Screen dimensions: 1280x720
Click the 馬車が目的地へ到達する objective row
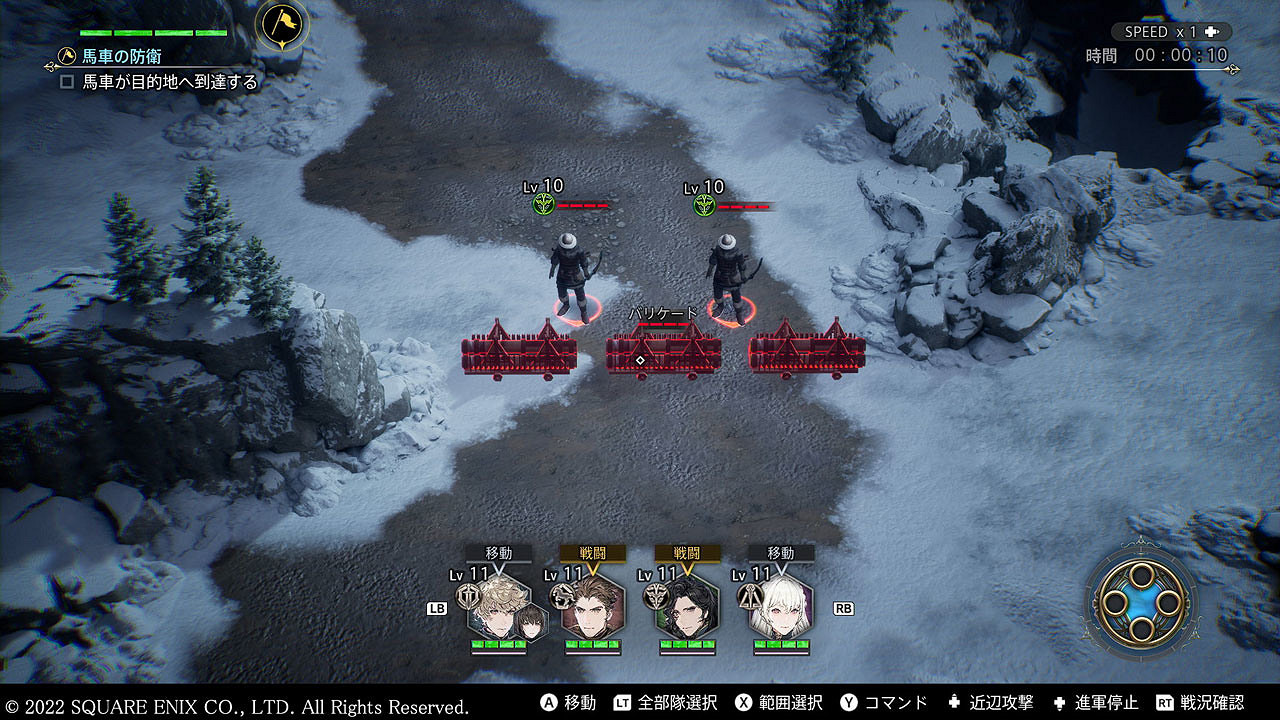click(x=160, y=82)
